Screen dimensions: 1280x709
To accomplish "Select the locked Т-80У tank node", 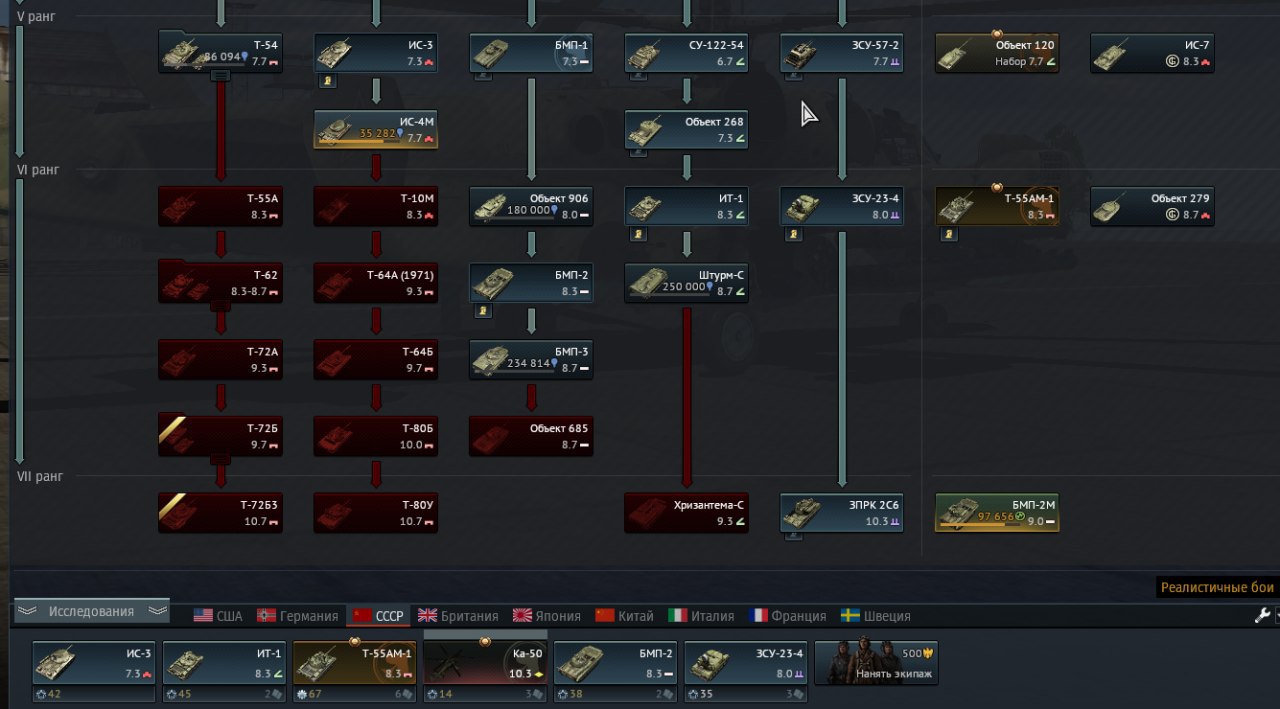I will [376, 512].
